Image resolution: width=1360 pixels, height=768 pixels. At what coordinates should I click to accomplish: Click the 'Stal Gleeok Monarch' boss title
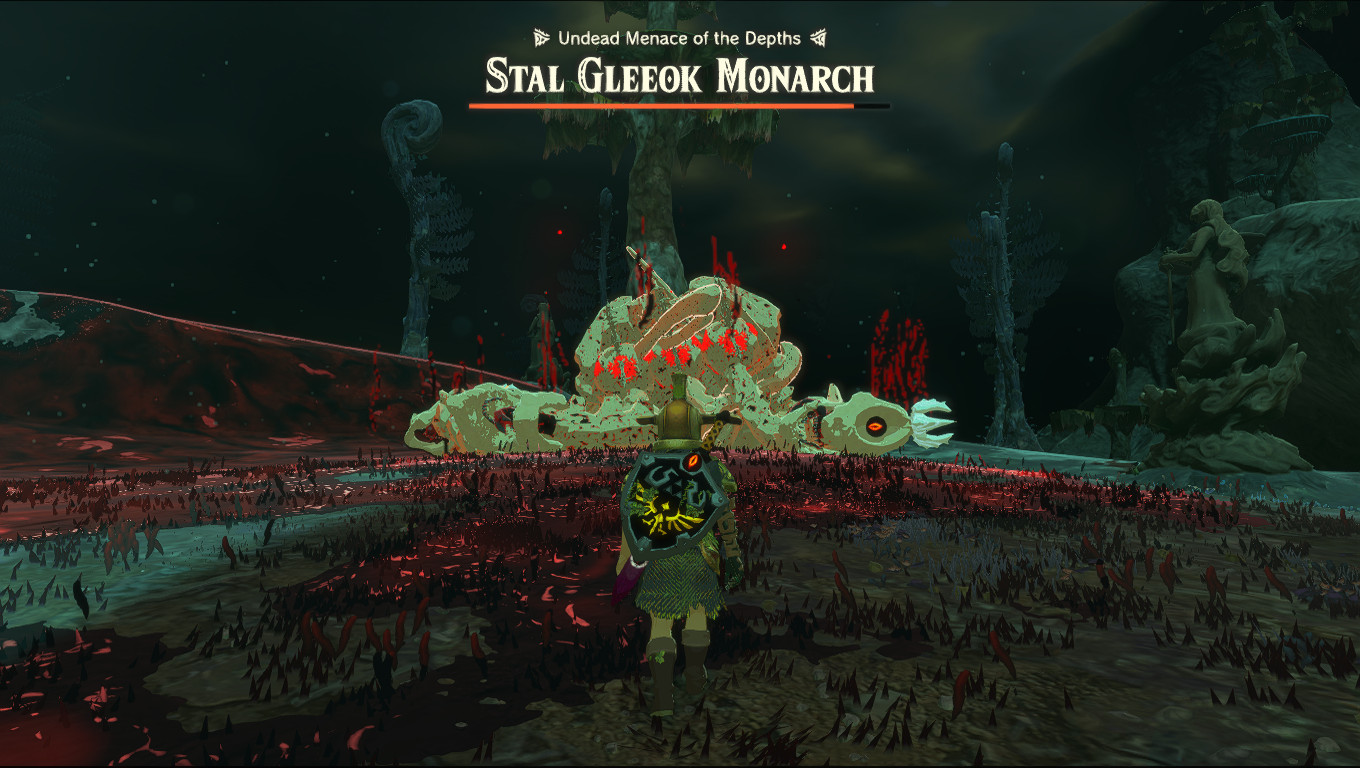coord(679,74)
